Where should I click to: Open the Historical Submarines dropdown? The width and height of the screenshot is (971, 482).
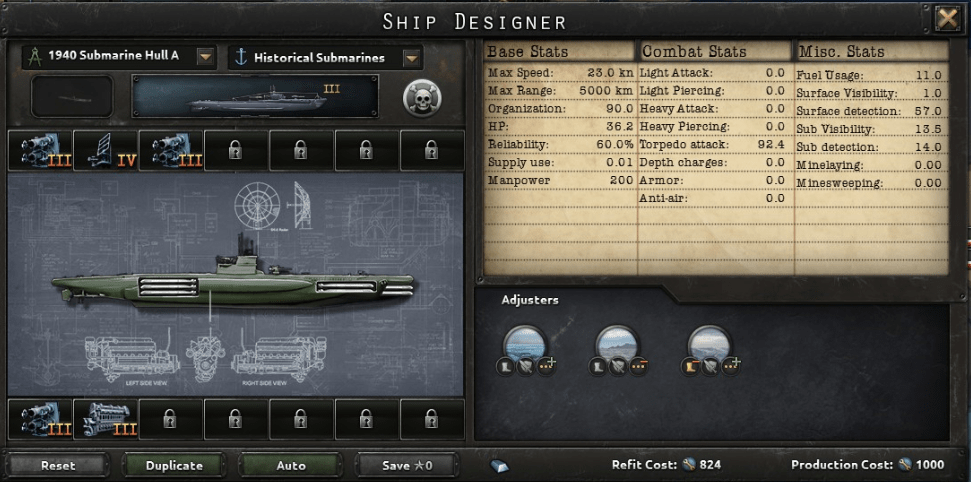[410, 57]
